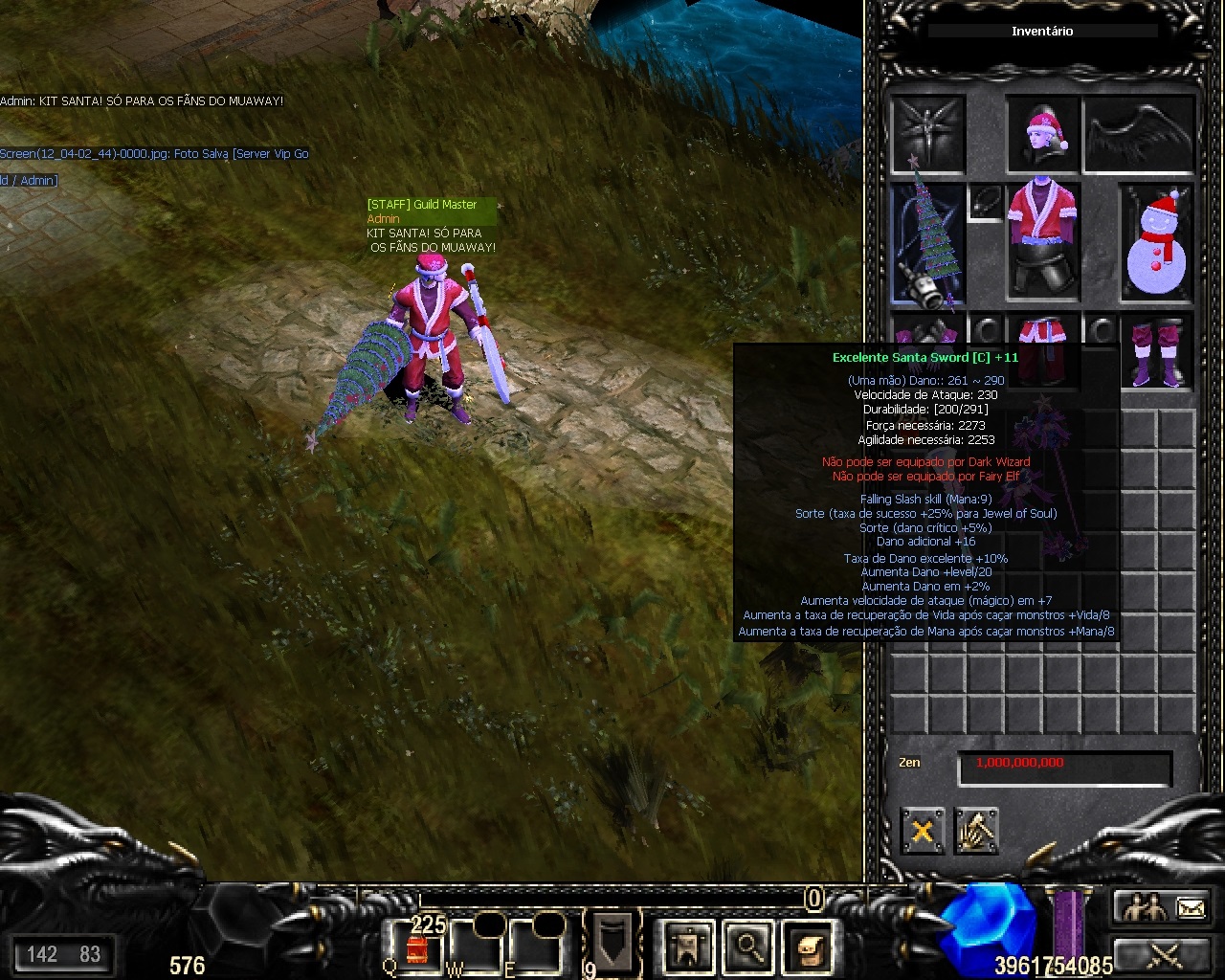Select the red Santa coat armor slot
This screenshot has height=980, width=1225.
pos(1043,239)
